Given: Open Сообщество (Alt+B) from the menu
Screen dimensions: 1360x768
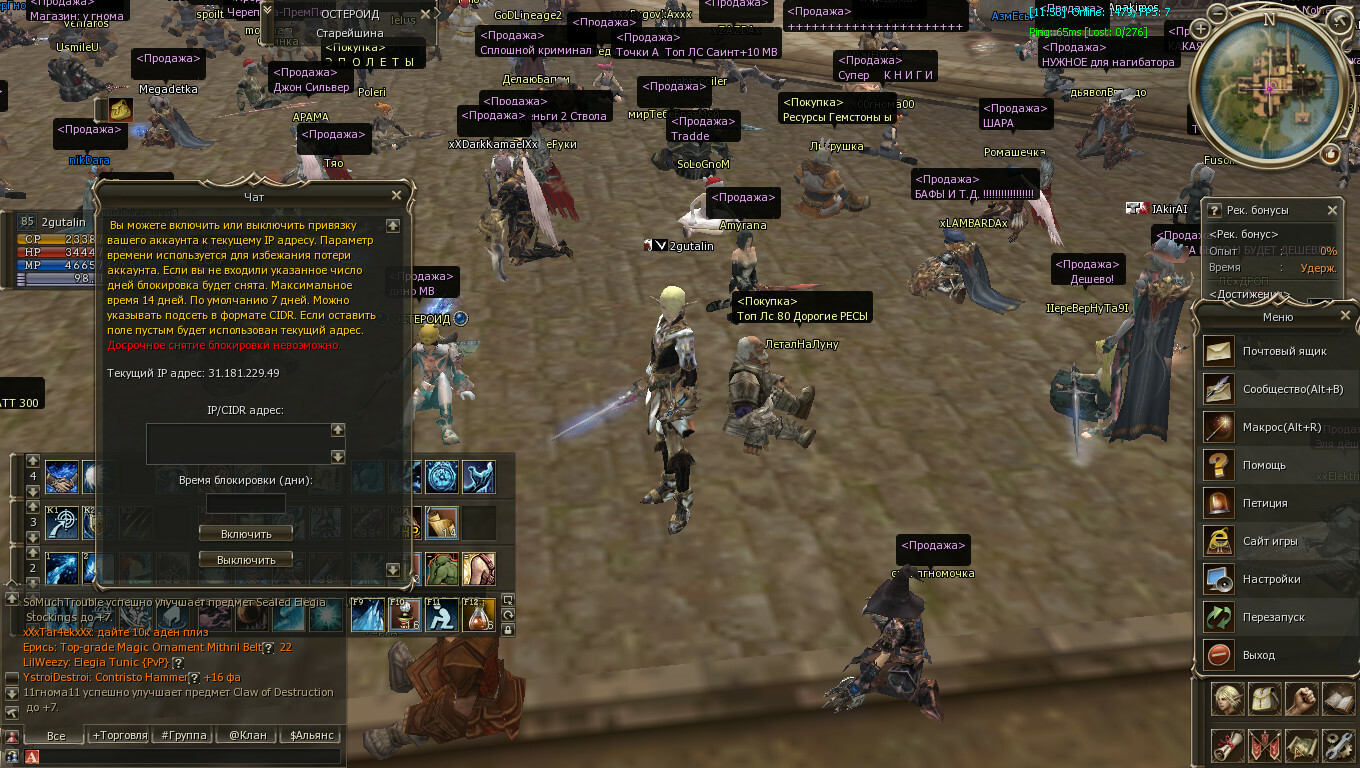Looking at the screenshot, I should 1292,390.
